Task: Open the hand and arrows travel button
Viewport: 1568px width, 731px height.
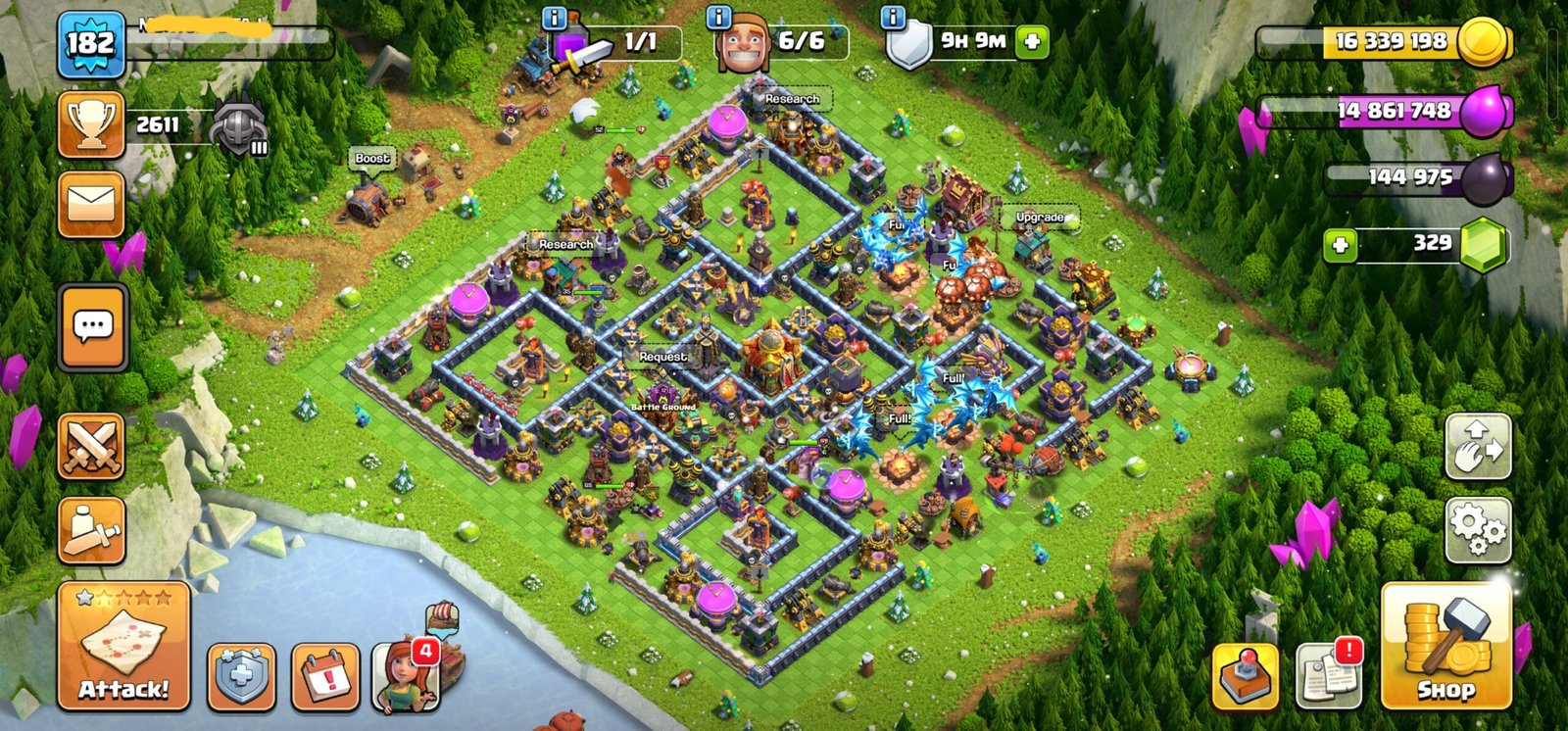Action: tap(1478, 447)
